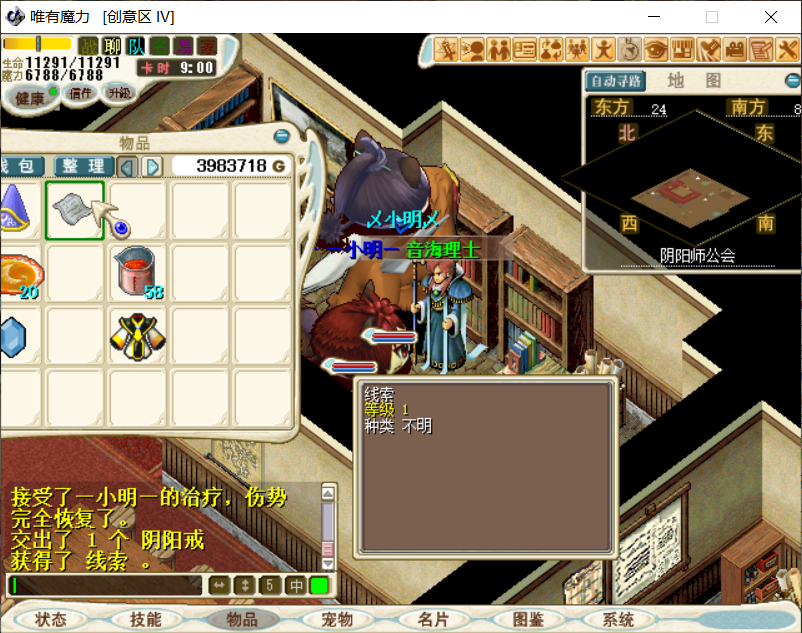
Task: Open the 系统 system menu
Action: [618, 620]
